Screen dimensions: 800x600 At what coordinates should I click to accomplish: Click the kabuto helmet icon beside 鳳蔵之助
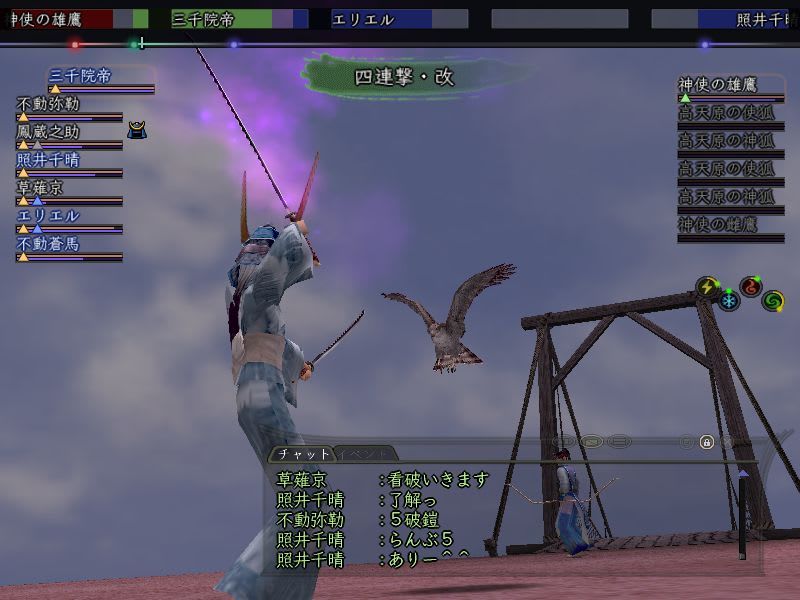[138, 130]
